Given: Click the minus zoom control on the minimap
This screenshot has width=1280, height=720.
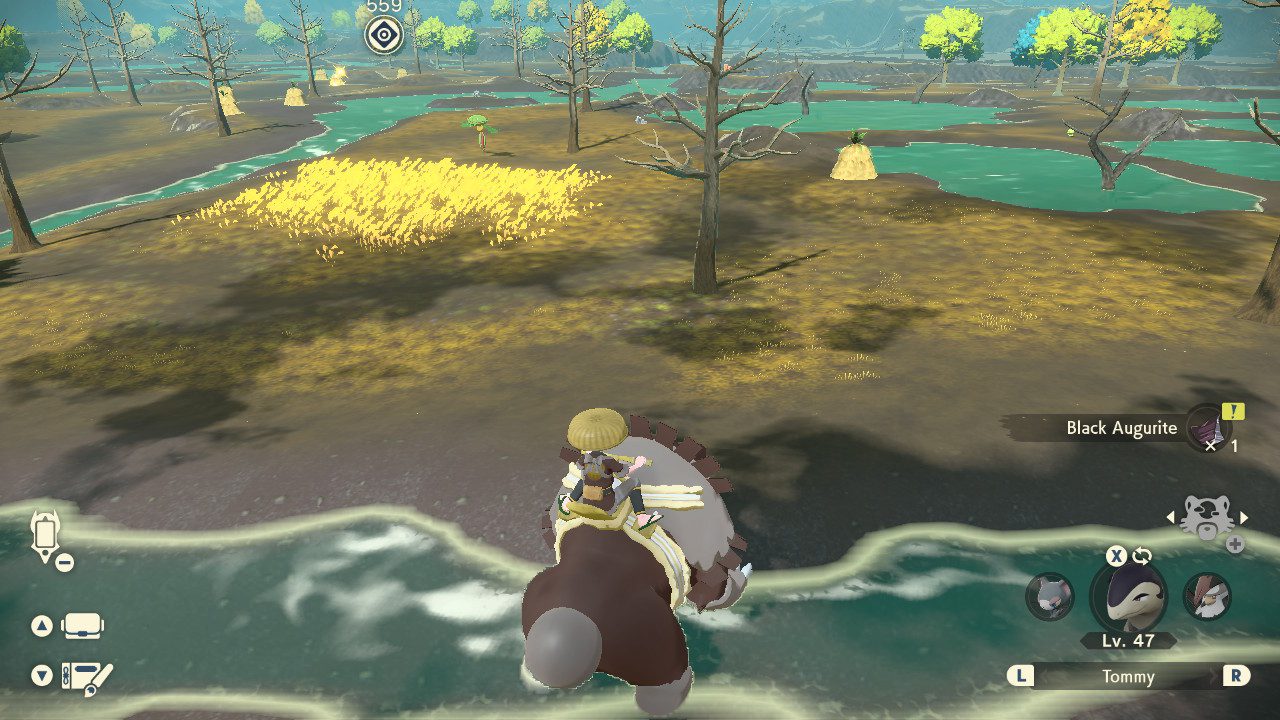Looking at the screenshot, I should (66, 560).
